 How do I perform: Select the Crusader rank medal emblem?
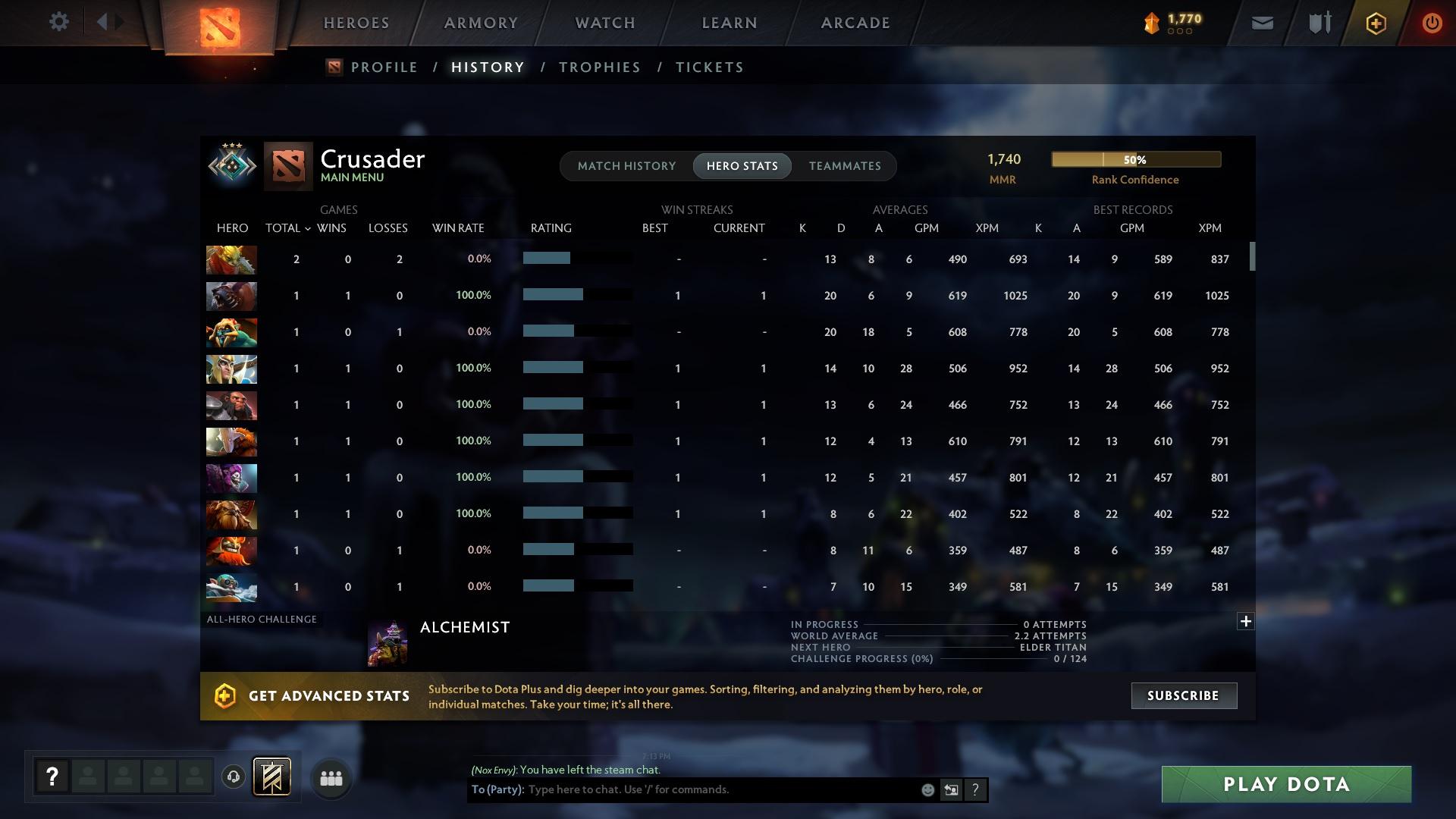231,165
